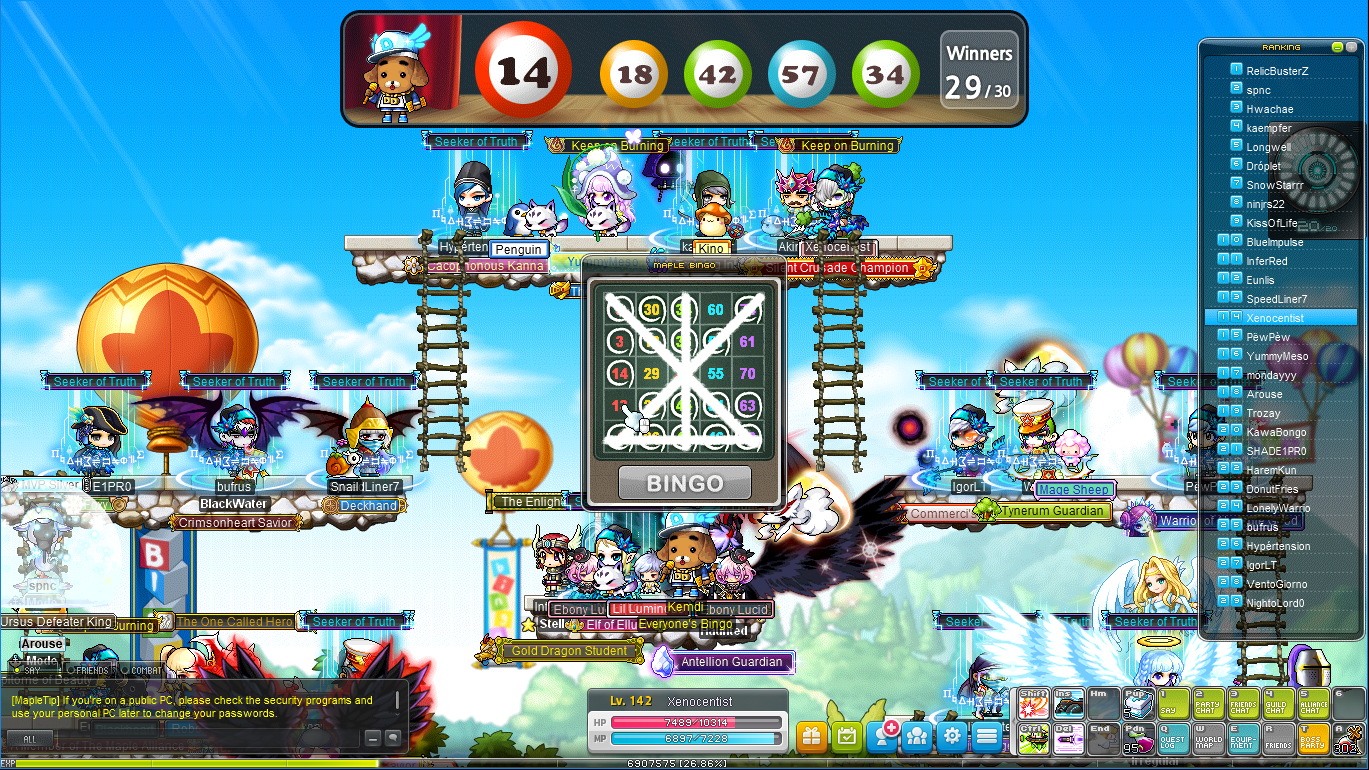1369x770 pixels.
Task: Select the COMBAT chat radio button
Action: [124, 670]
